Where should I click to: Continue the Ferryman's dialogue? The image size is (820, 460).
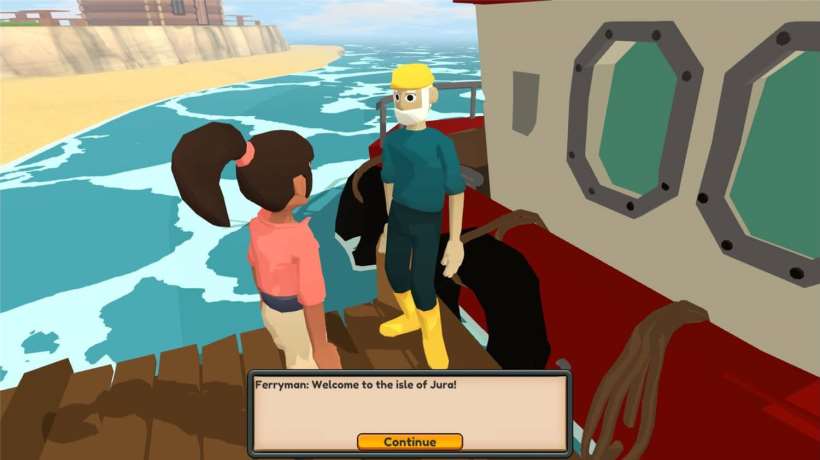click(x=409, y=442)
